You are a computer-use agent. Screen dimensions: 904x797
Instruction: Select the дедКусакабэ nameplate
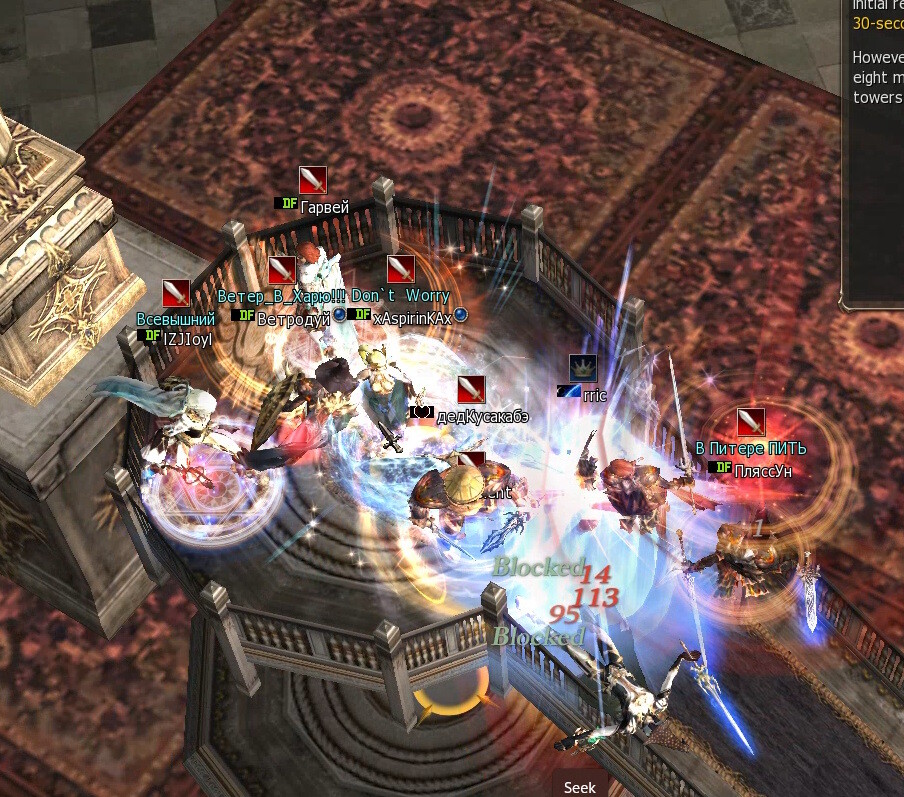pyautogui.click(x=482, y=415)
